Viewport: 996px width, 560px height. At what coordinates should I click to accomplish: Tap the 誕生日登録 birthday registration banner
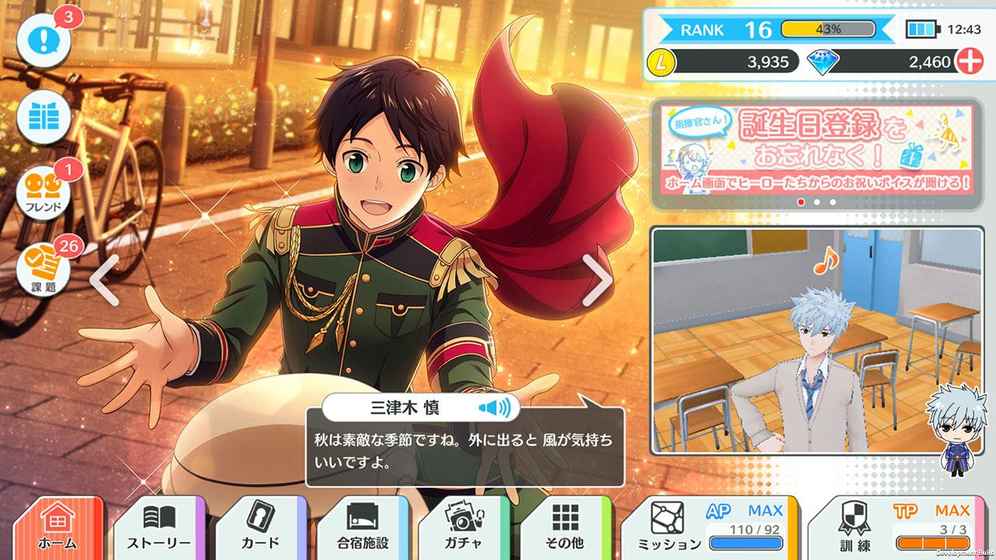tap(815, 150)
